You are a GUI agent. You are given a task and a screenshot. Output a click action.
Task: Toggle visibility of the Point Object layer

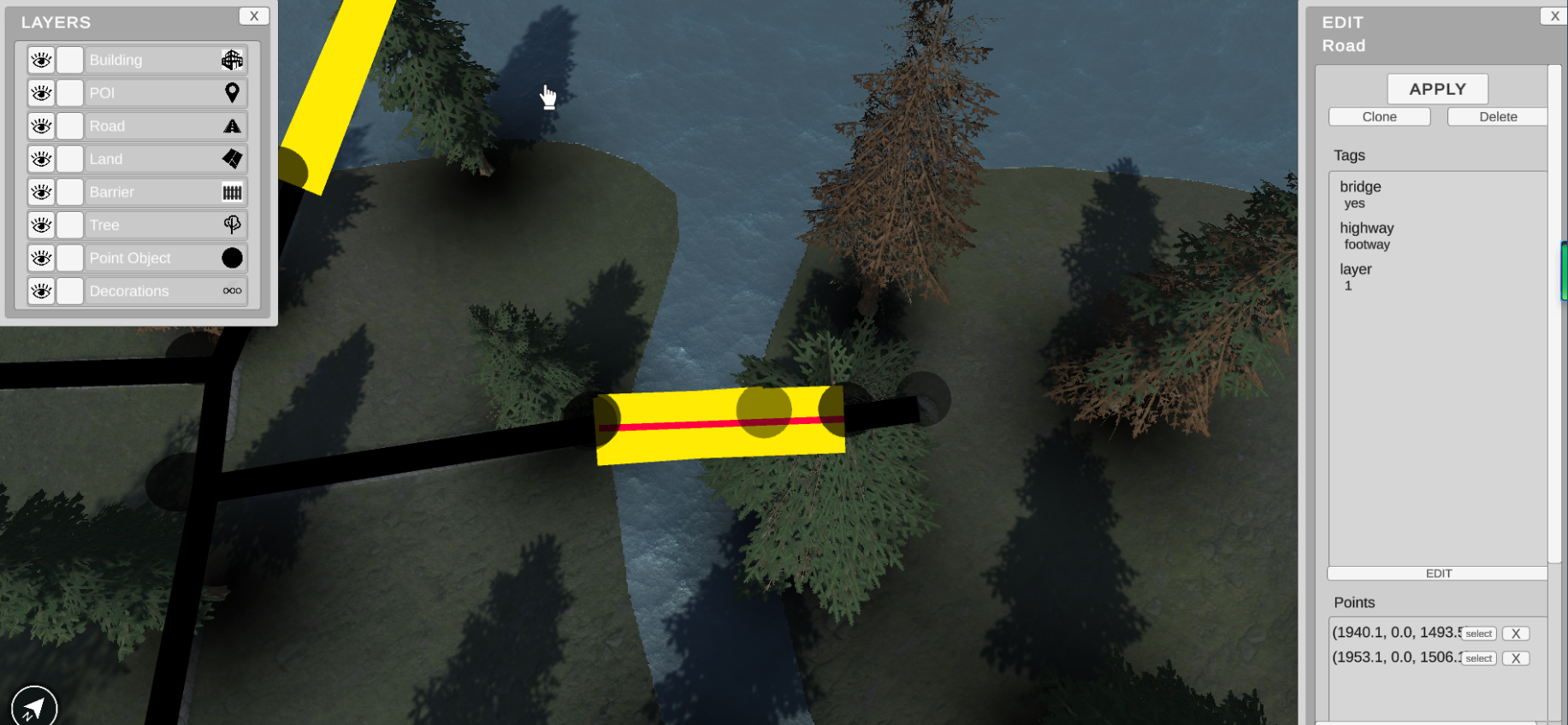(x=41, y=258)
